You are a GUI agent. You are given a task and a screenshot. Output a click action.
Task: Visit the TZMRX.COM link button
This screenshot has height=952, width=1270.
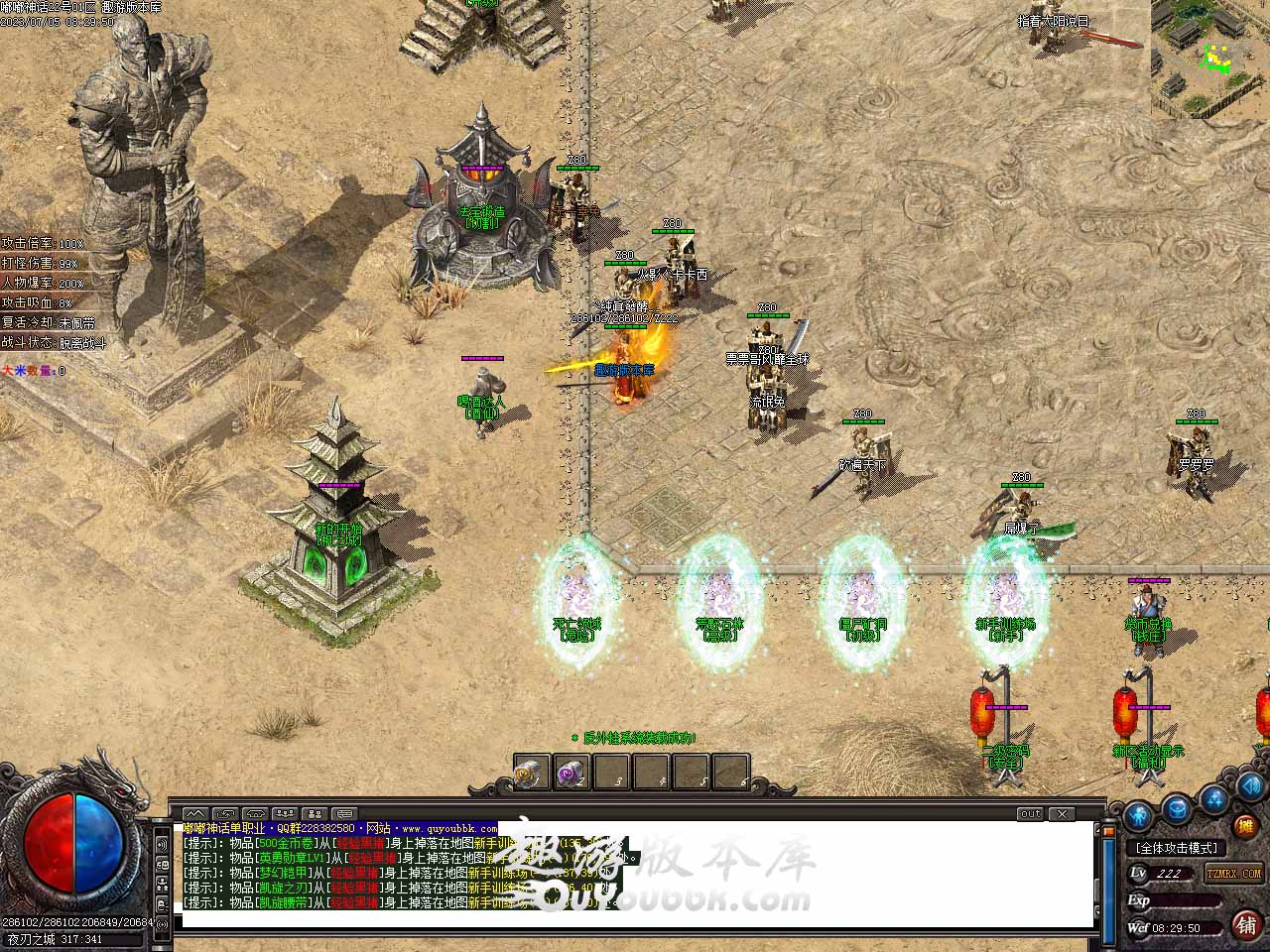tap(1234, 874)
